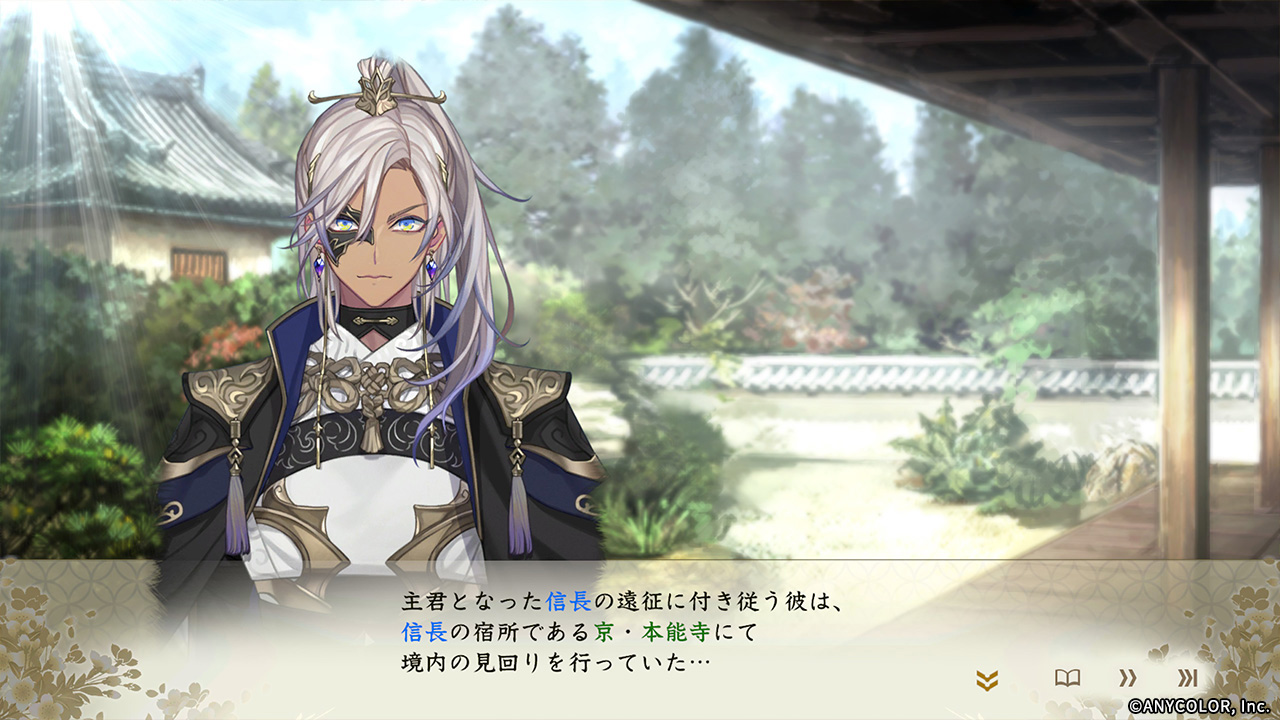Activate fast-forward double arrow button

click(1127, 678)
